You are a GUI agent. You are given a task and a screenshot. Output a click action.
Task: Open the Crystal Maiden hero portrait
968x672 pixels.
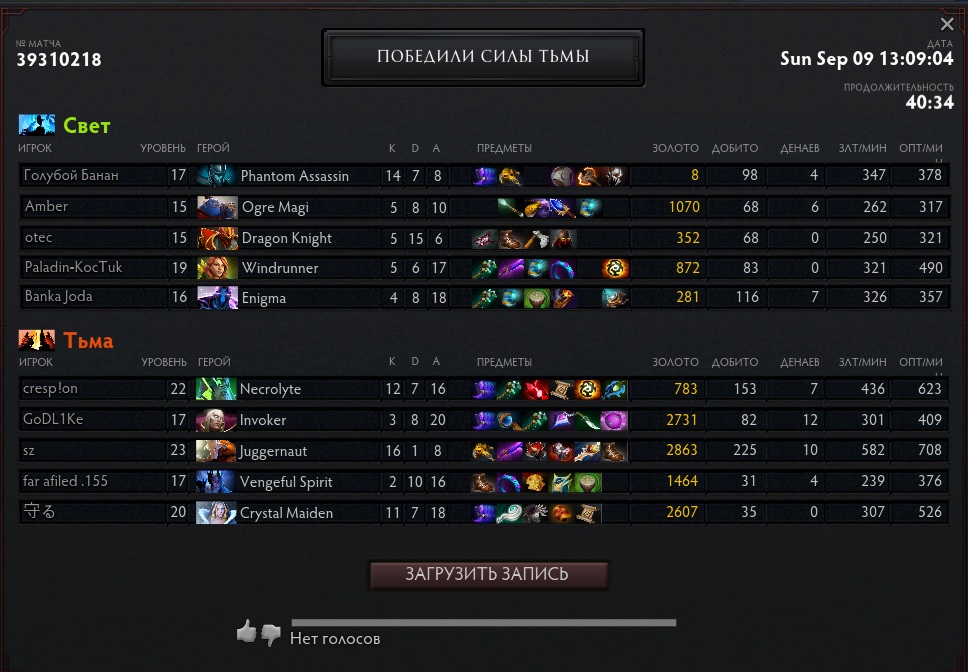tap(216, 513)
